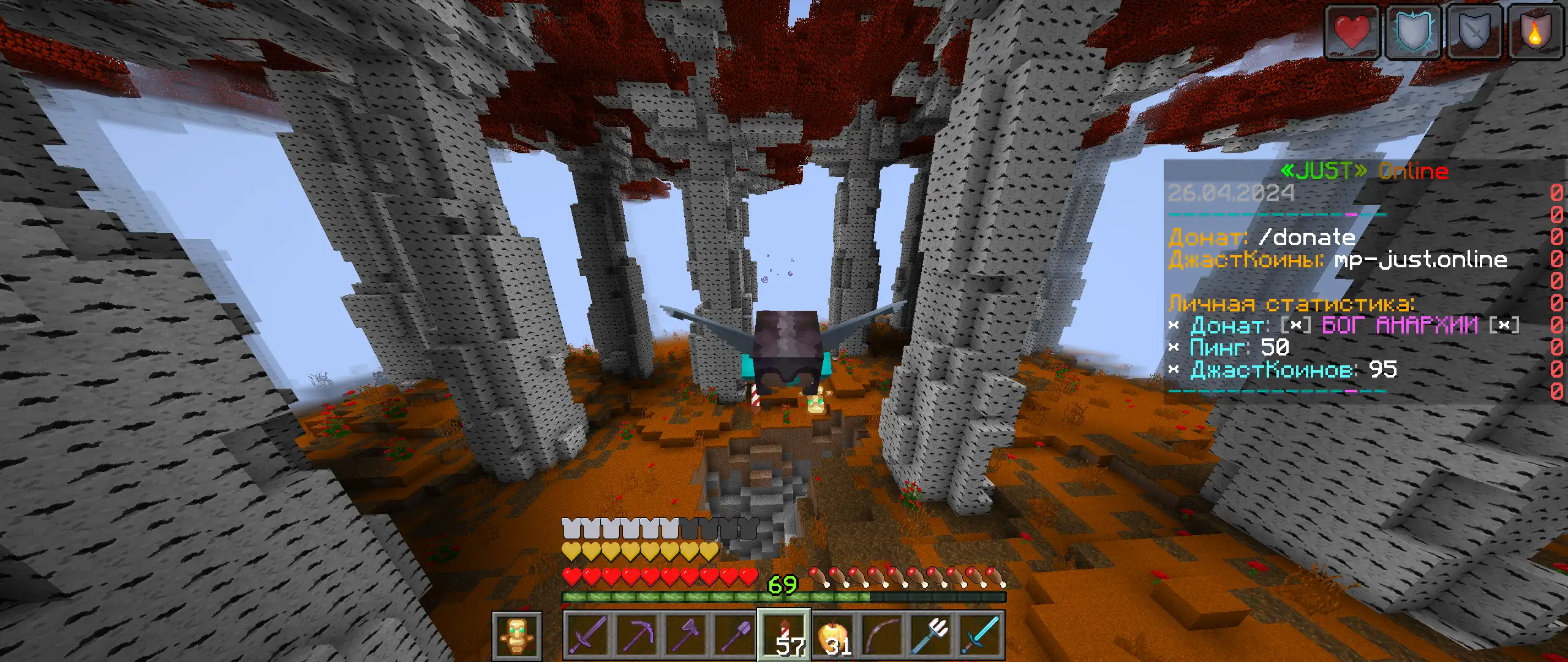Switch to the diamond sword slot

(980, 636)
